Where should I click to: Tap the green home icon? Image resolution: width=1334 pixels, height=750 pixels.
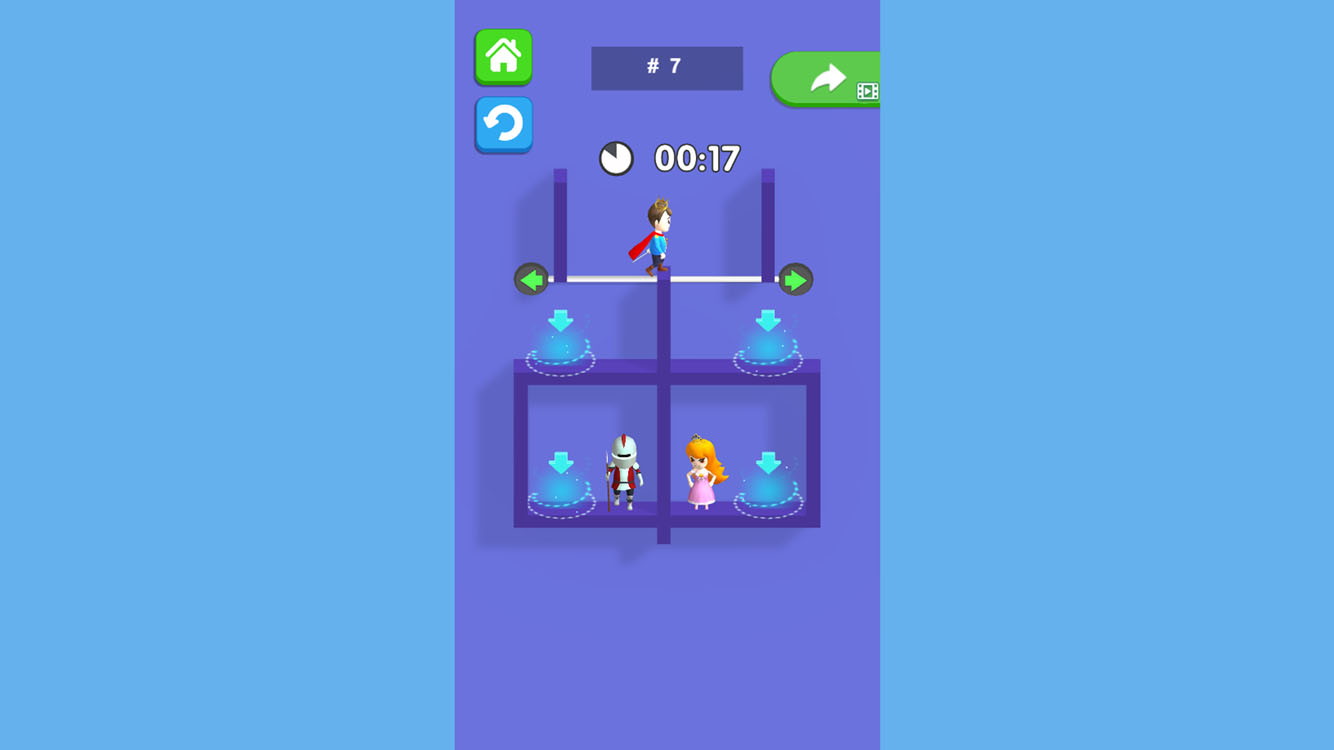click(x=503, y=56)
